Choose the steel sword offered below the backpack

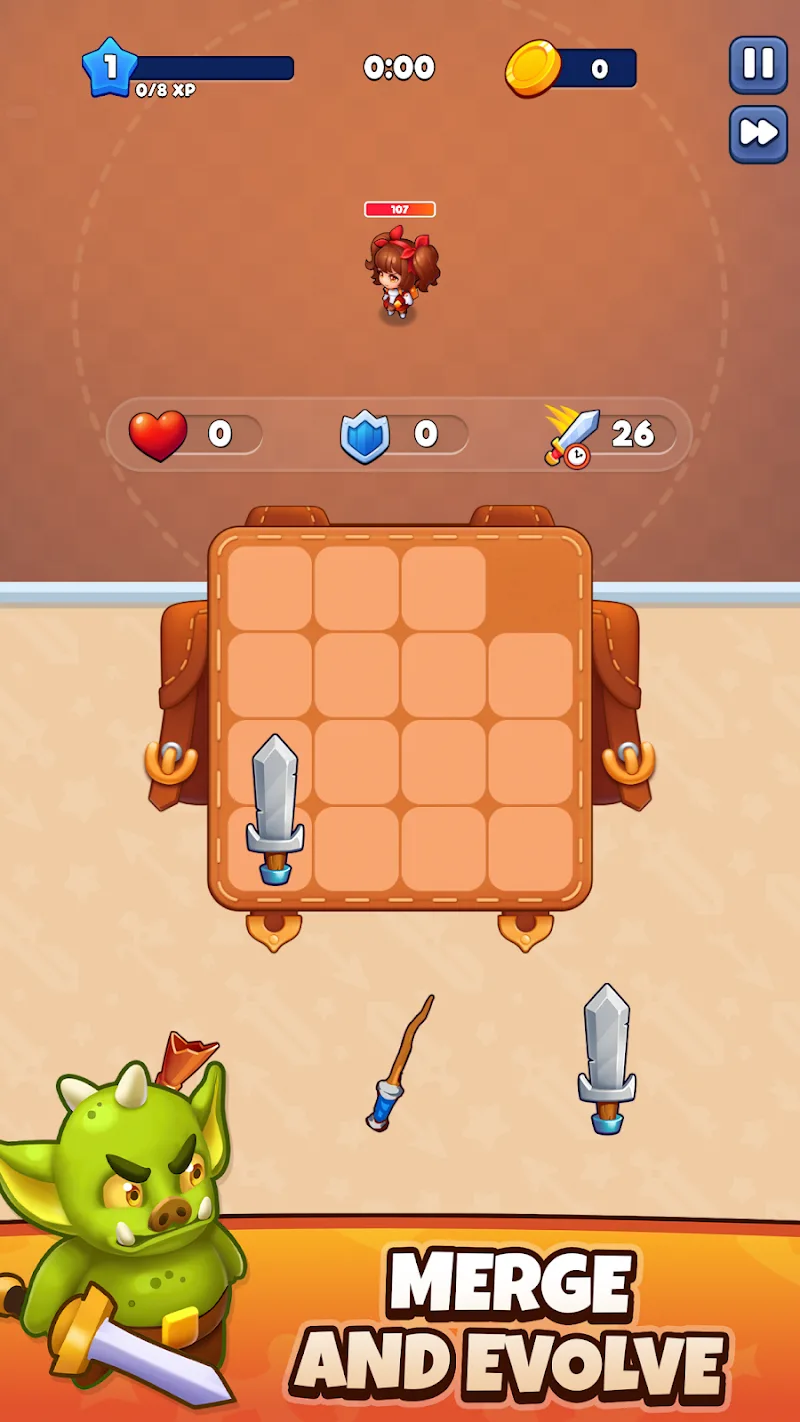[x=607, y=1058]
